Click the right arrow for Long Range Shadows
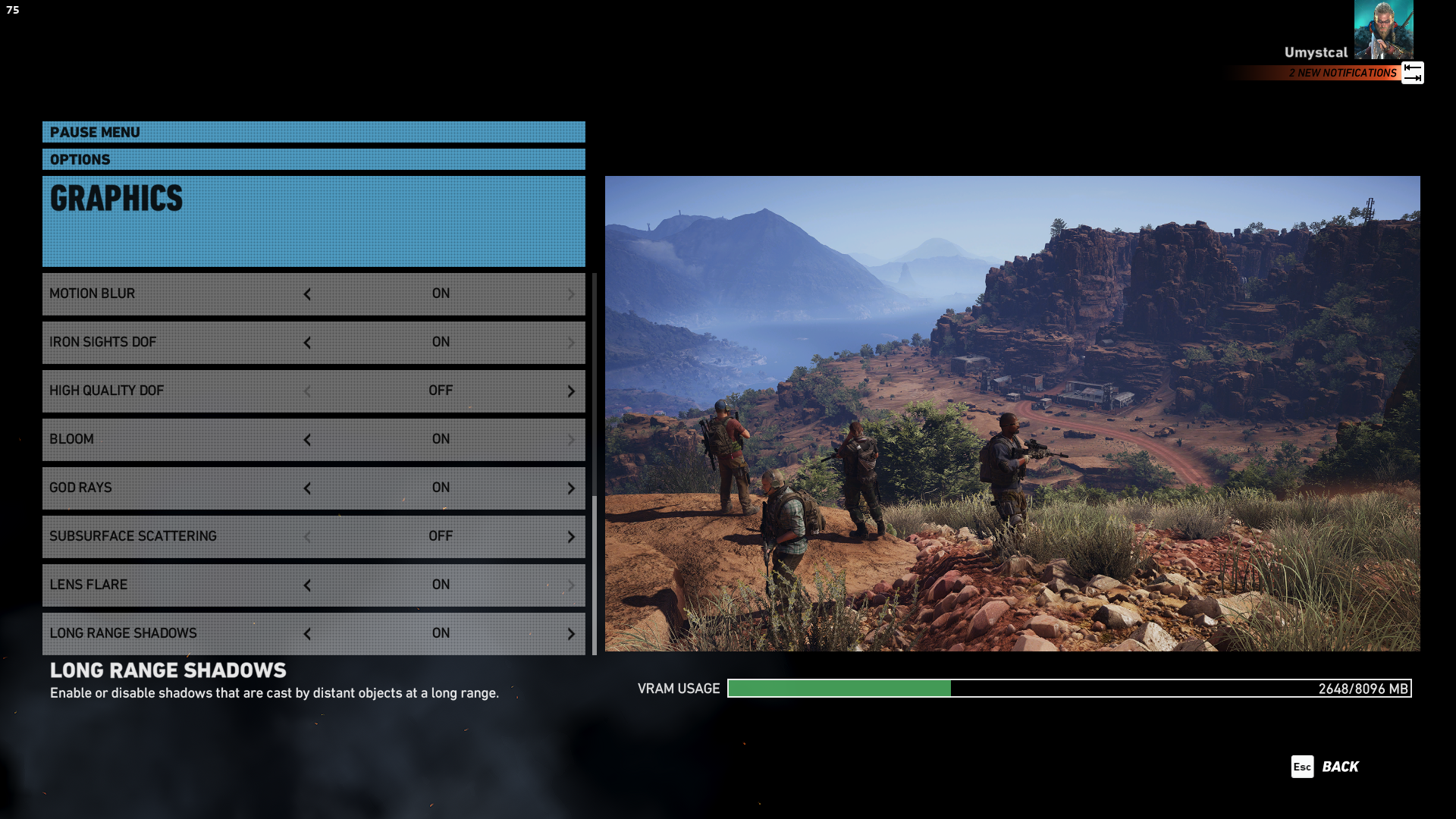1456x819 pixels. click(571, 634)
